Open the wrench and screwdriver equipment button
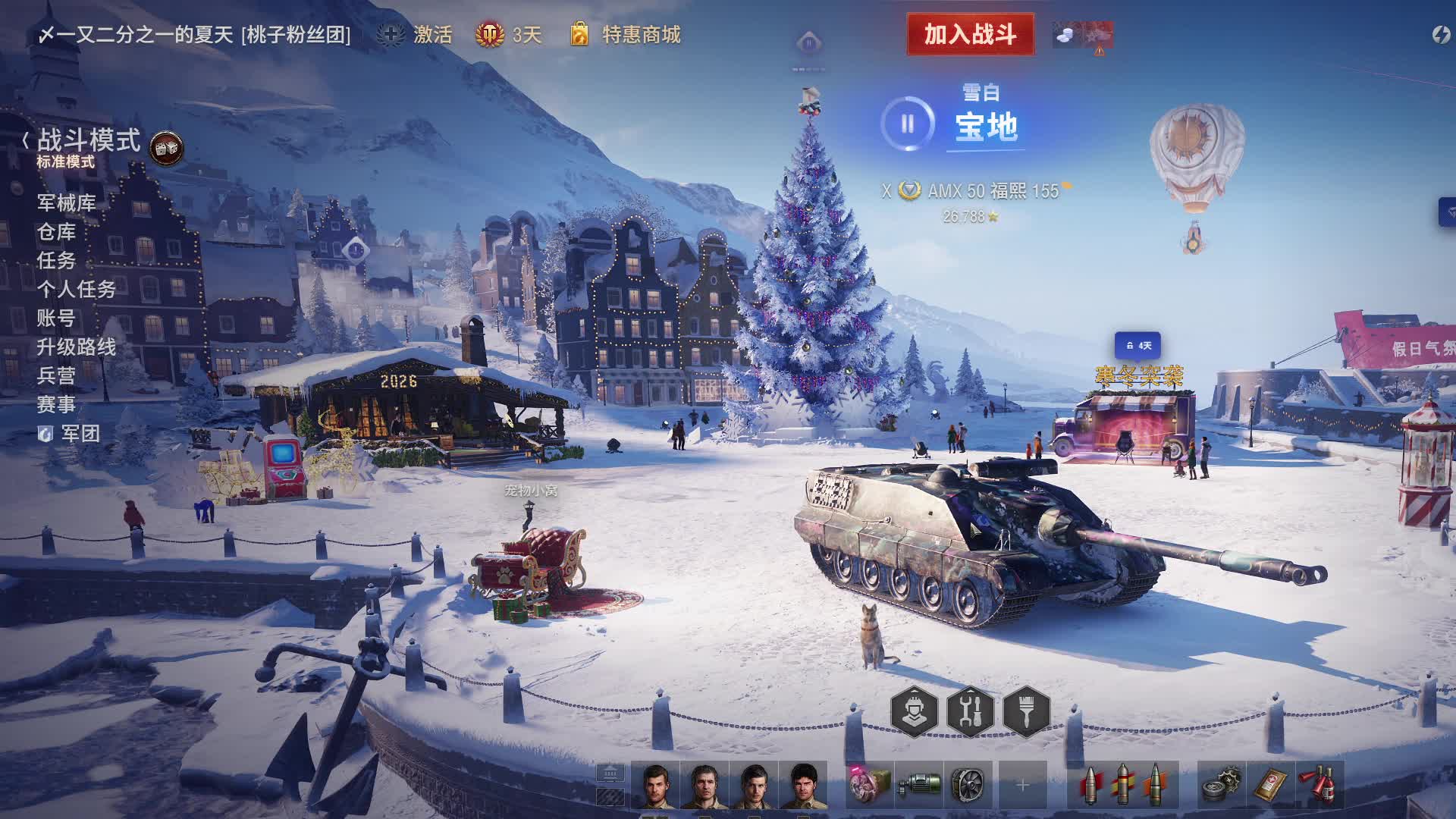Screen dimensions: 1456x819 970,711
